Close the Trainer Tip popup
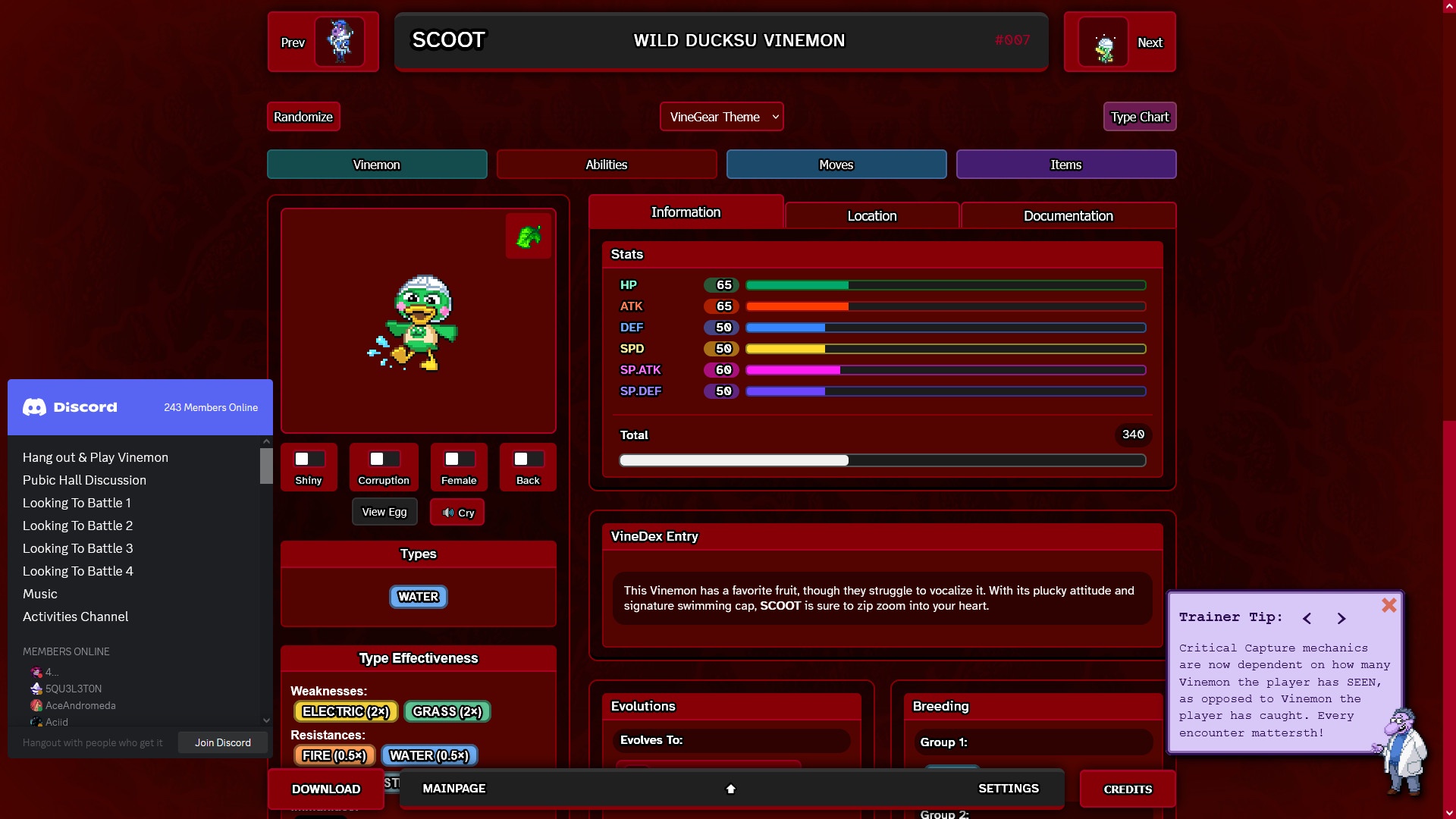 1389,605
